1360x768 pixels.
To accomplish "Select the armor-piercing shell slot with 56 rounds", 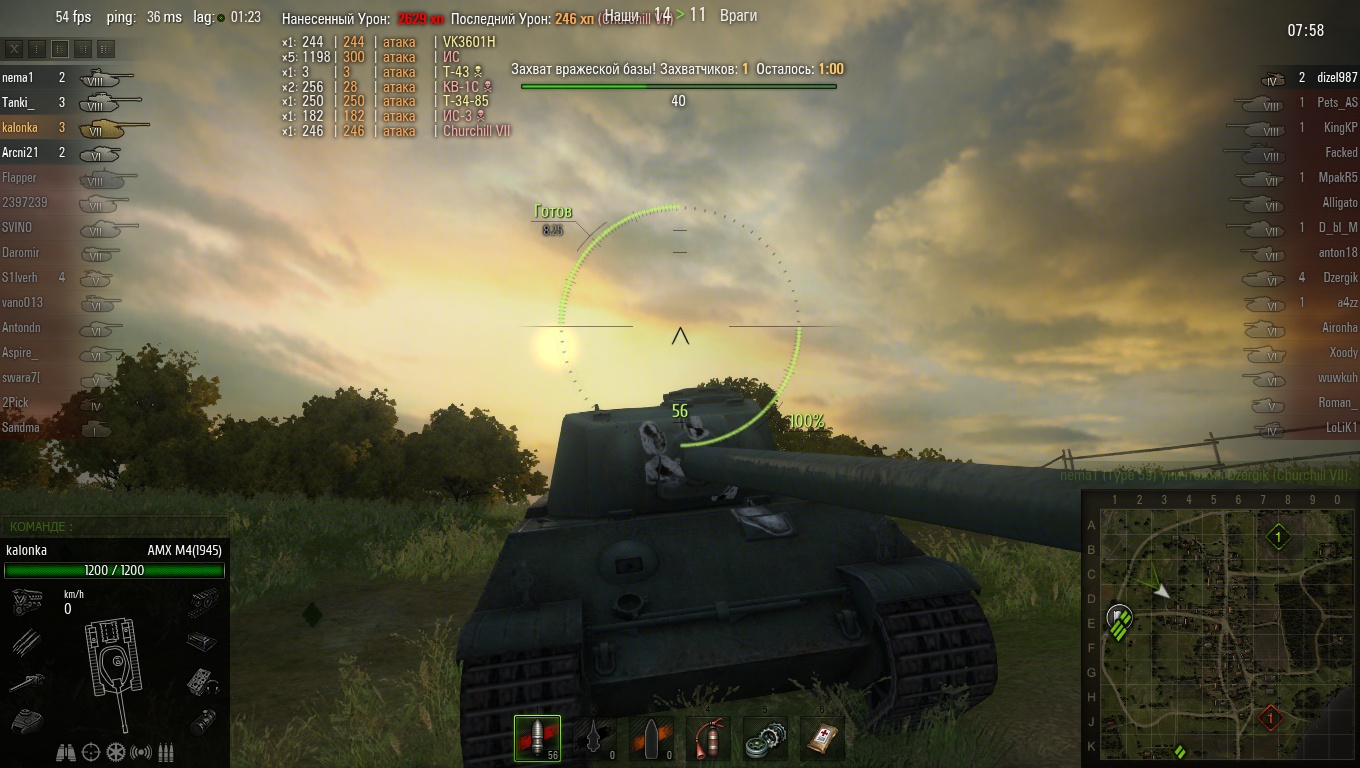I will click(537, 739).
